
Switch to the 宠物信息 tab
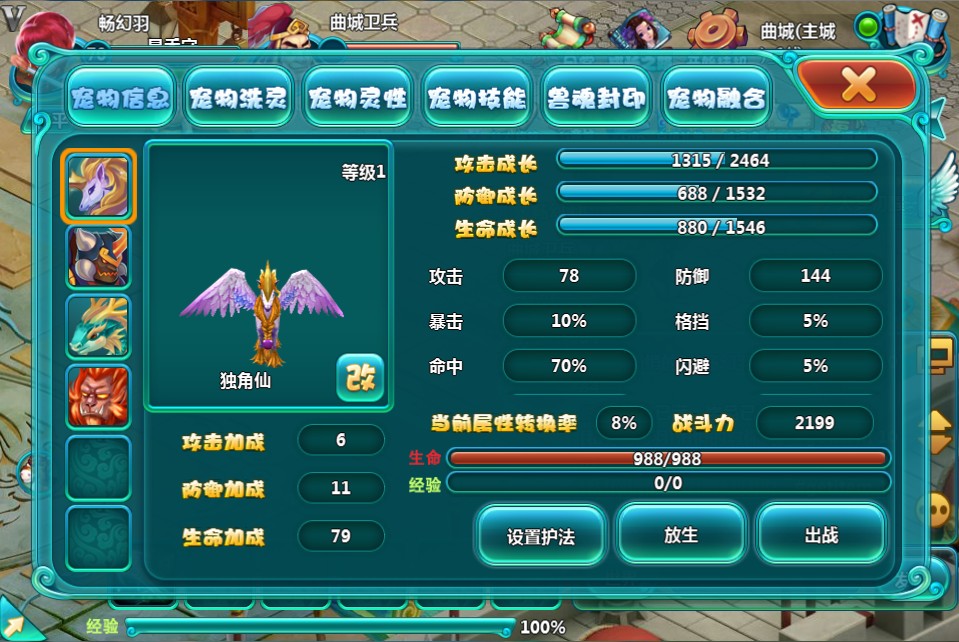click(x=120, y=98)
